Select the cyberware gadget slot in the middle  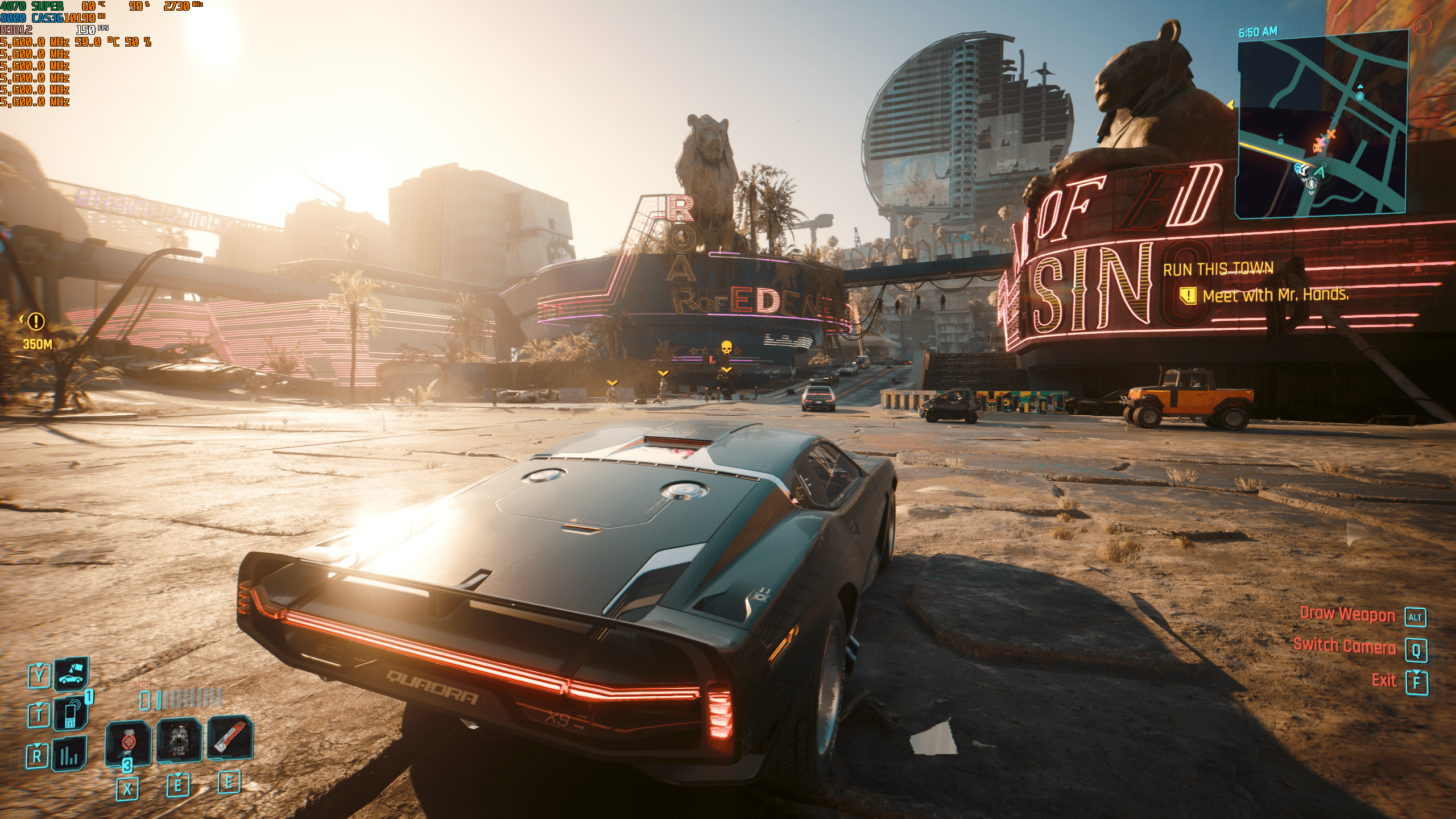pos(179,739)
